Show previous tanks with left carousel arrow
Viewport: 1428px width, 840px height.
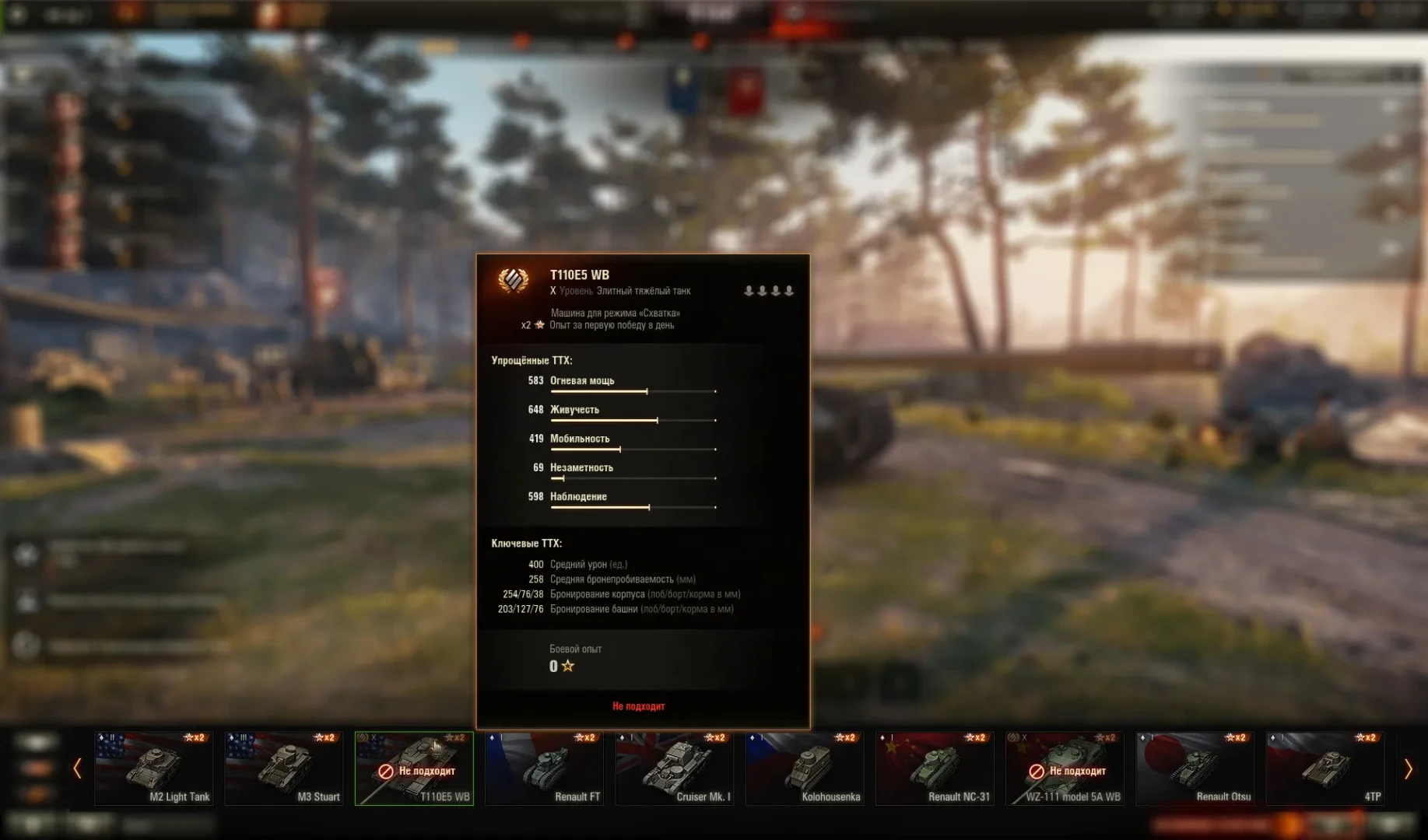point(77,769)
